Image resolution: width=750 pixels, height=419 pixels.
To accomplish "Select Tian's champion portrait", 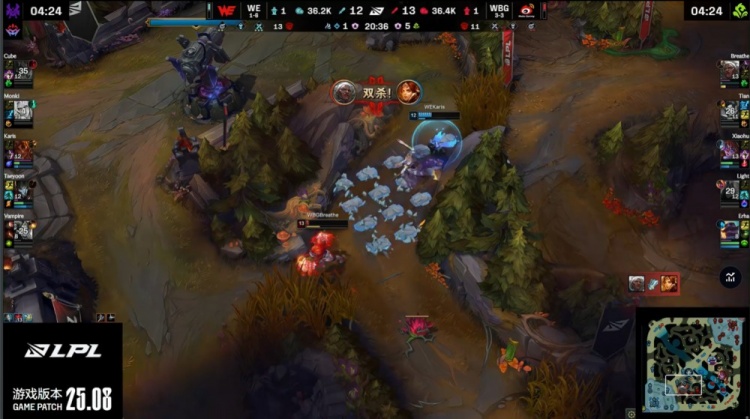I will coord(730,112).
